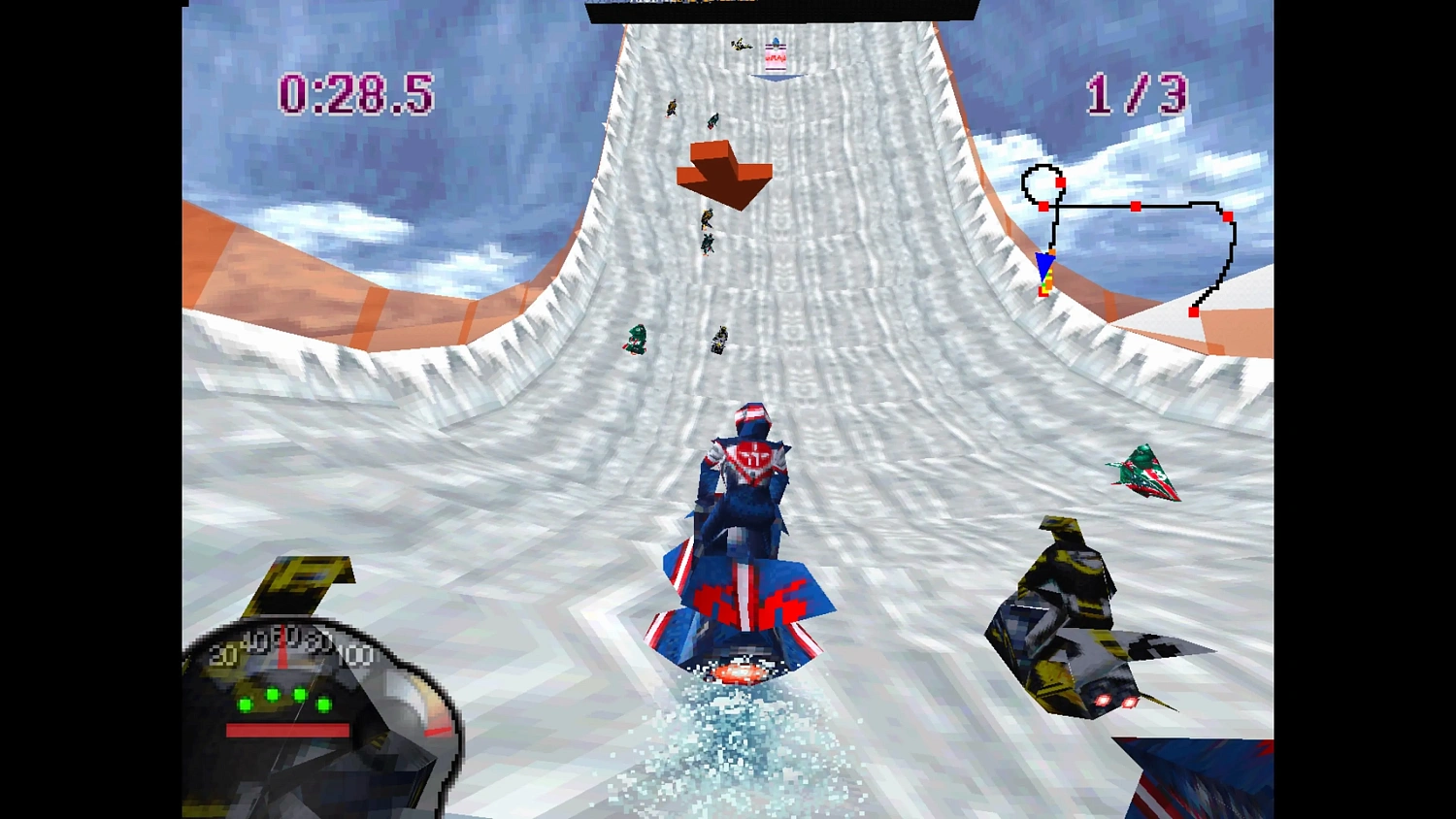
Task: Select the green rival racer mid-slope
Action: (636, 340)
